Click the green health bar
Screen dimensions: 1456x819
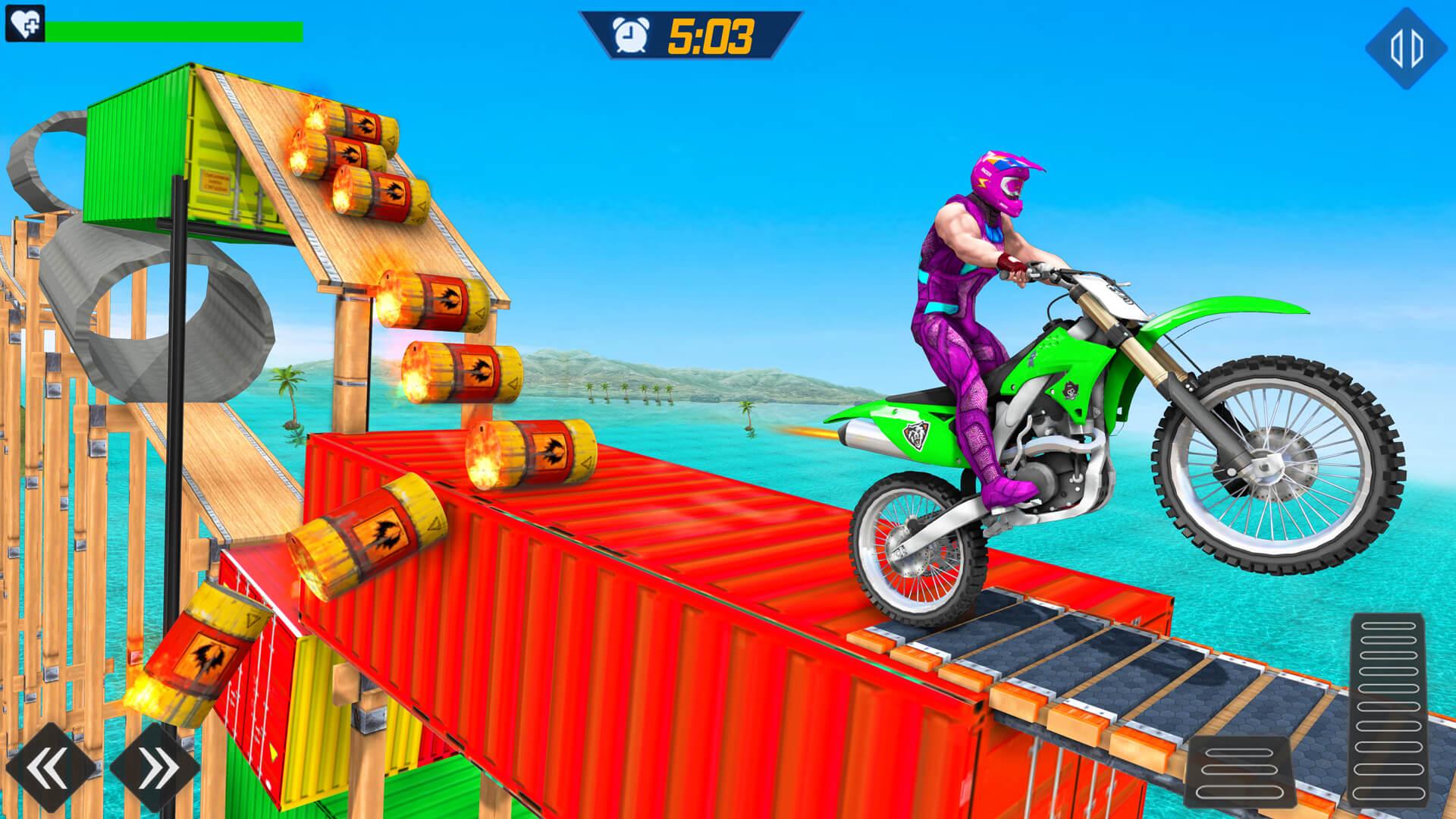[174, 30]
